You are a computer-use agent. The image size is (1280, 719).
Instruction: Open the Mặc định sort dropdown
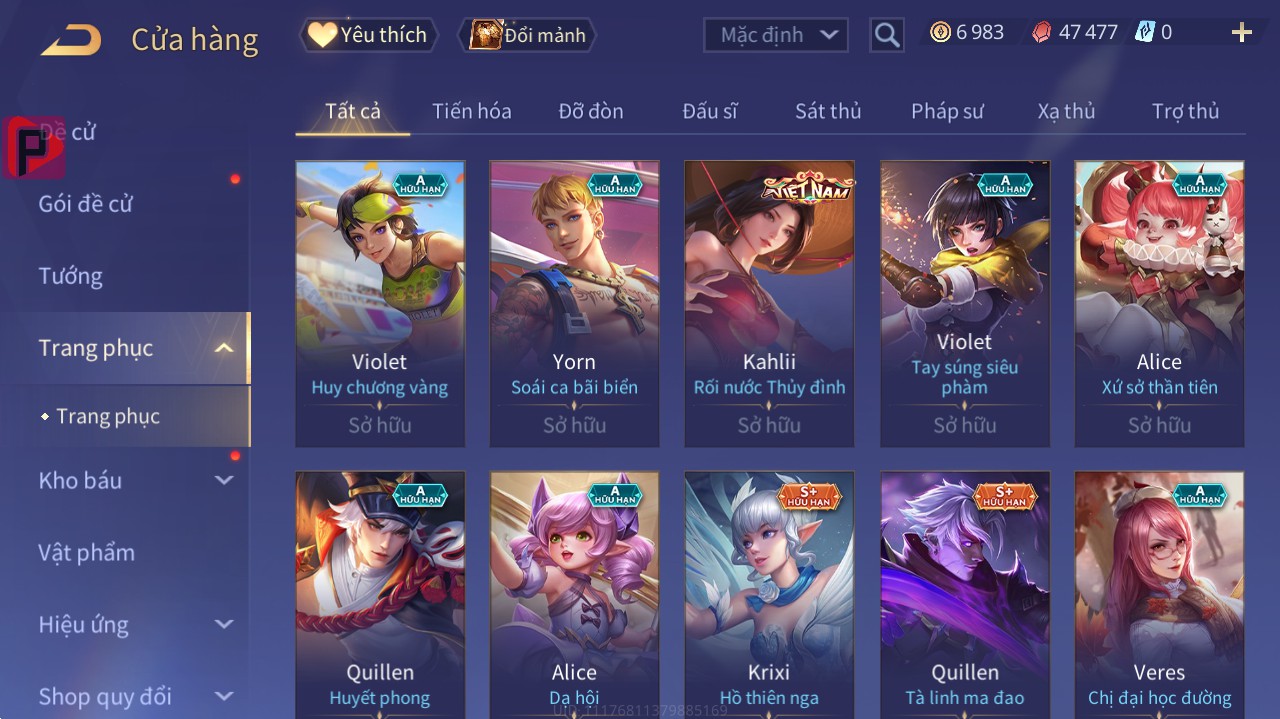(776, 35)
